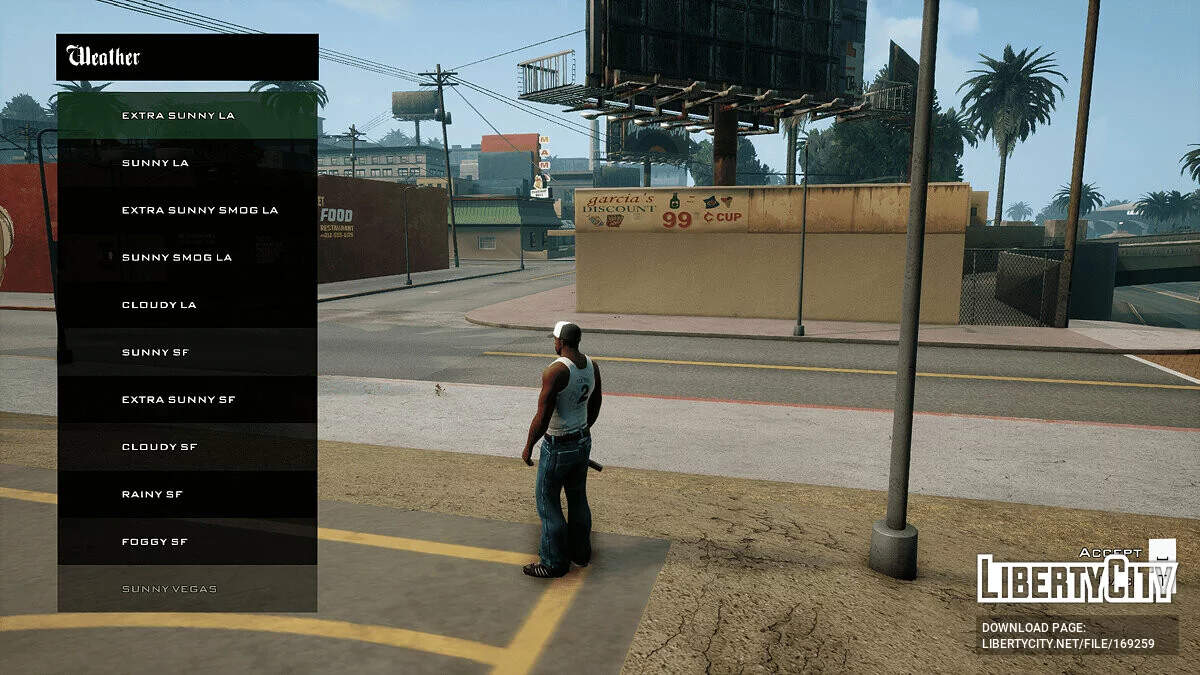Choose Sunny LA weather option

(187, 162)
